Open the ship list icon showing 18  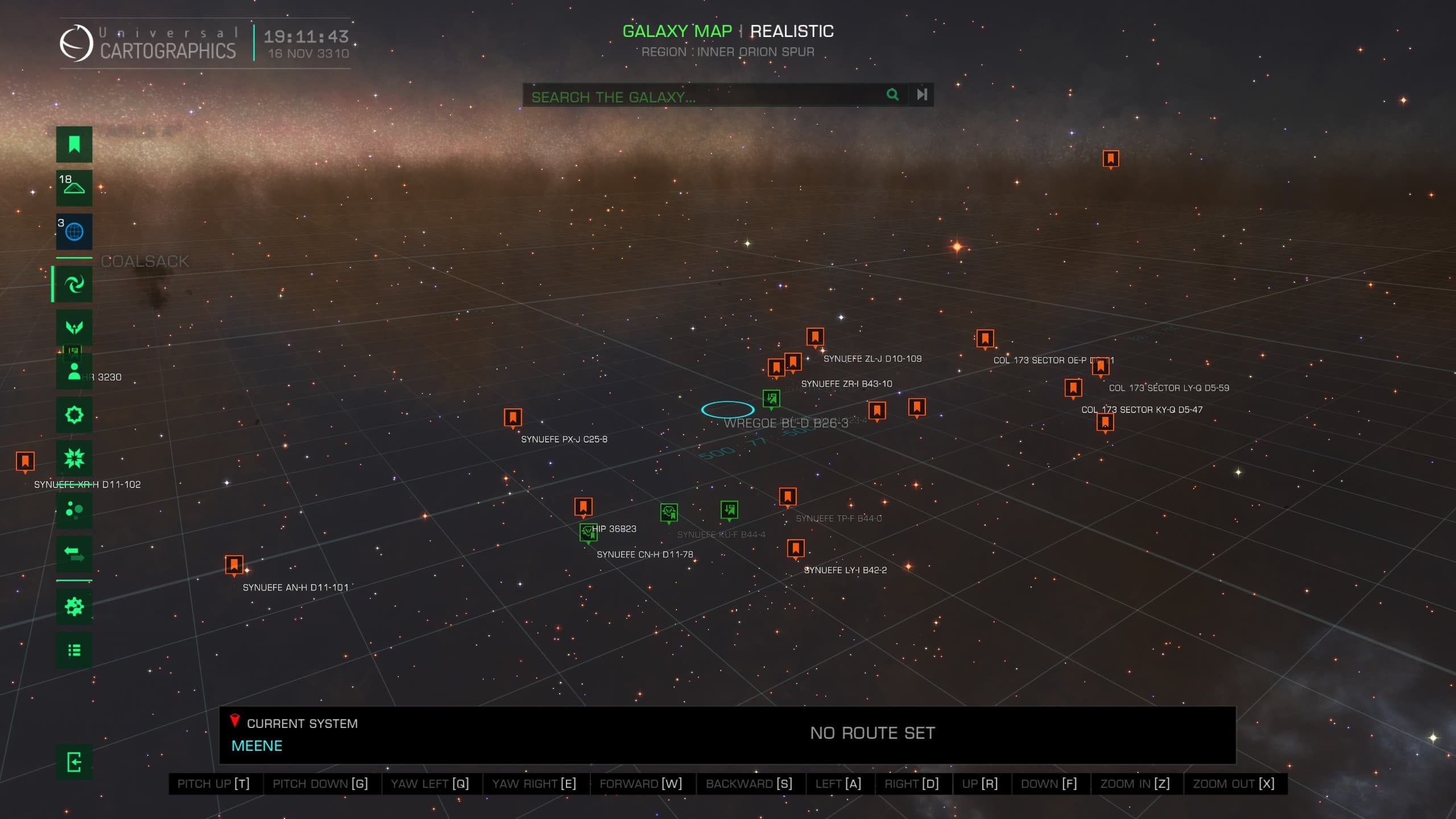pyautogui.click(x=74, y=188)
